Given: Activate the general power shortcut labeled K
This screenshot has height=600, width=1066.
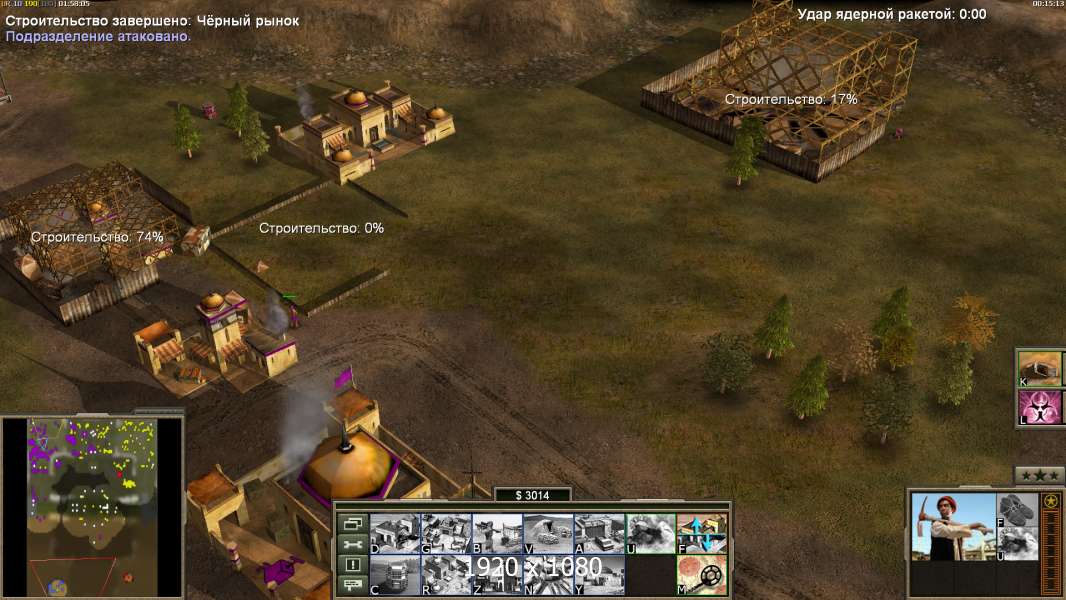Looking at the screenshot, I should pyautogui.click(x=1041, y=368).
